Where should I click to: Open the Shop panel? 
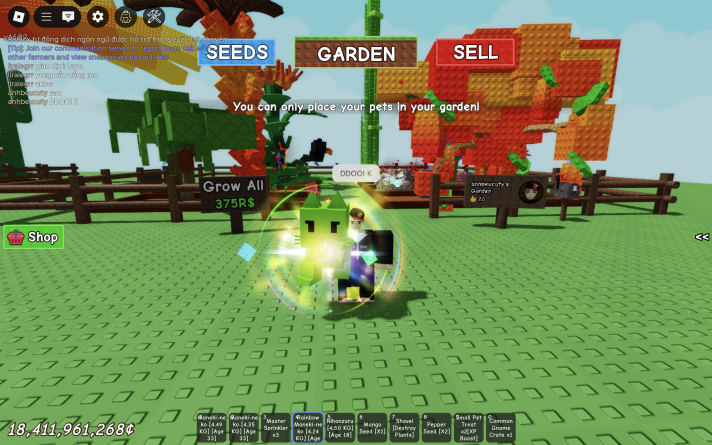tap(34, 237)
